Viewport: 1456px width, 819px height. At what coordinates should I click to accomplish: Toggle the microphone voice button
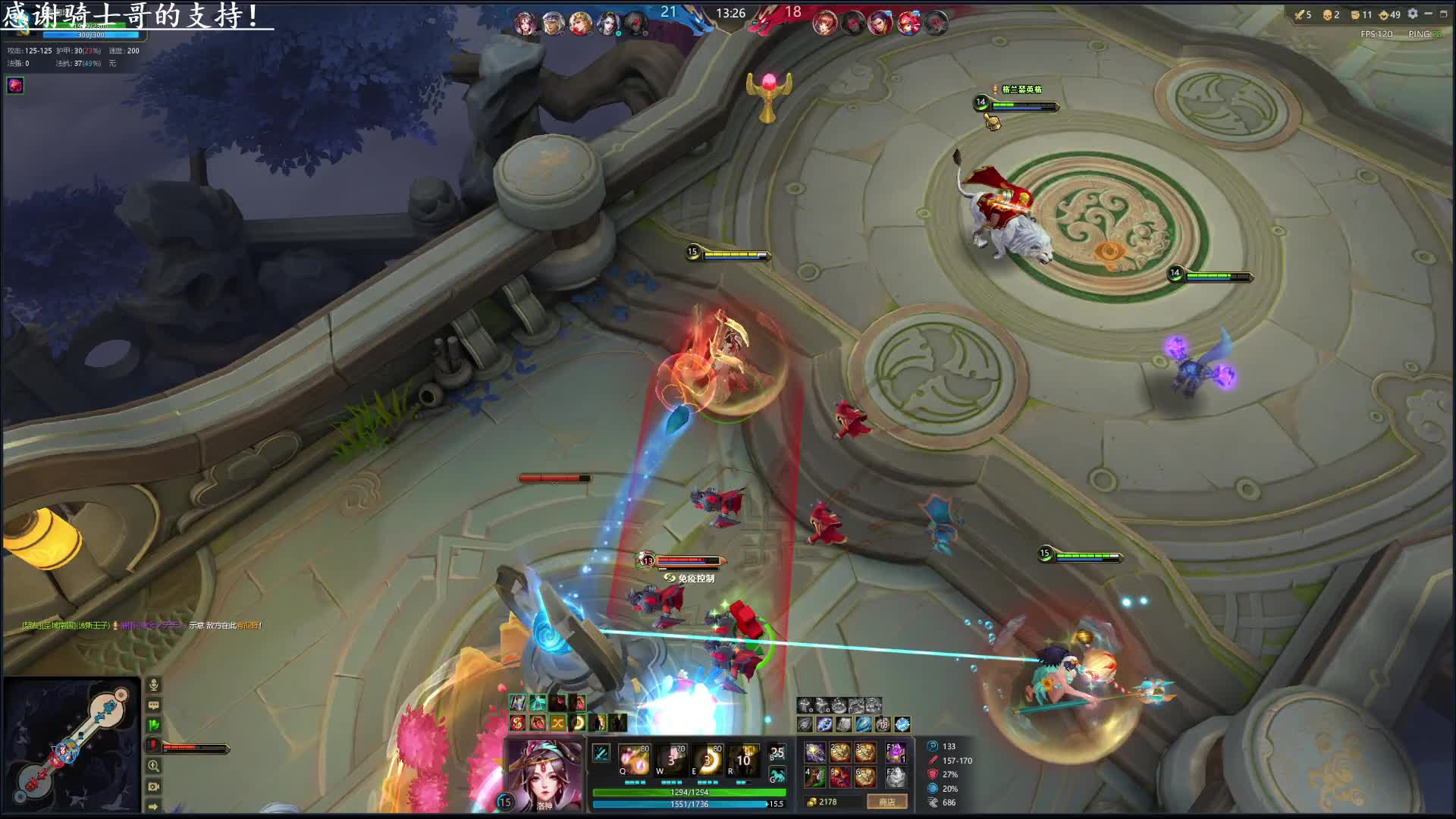coord(153,685)
